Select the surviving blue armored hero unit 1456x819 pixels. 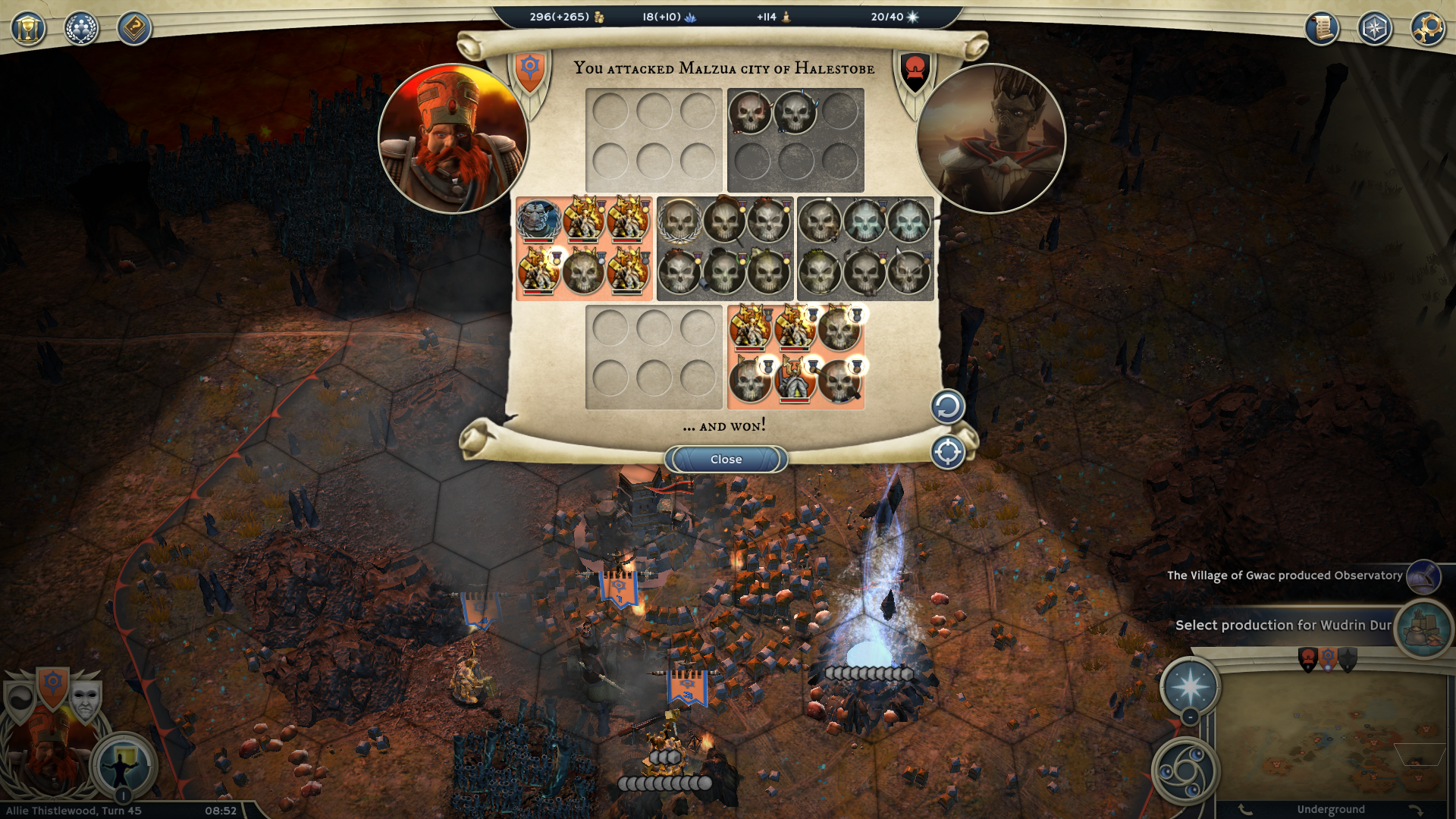coord(538,221)
